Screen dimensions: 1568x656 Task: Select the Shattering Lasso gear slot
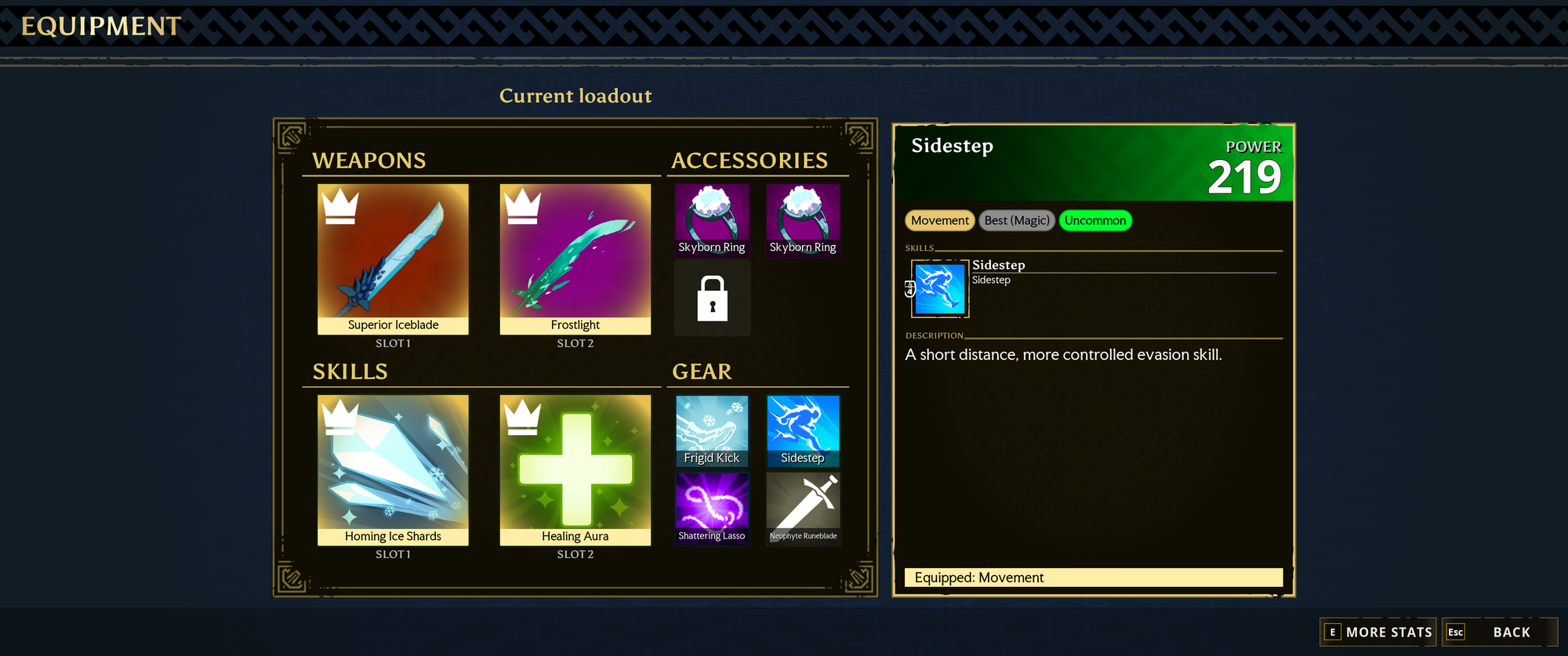click(712, 508)
